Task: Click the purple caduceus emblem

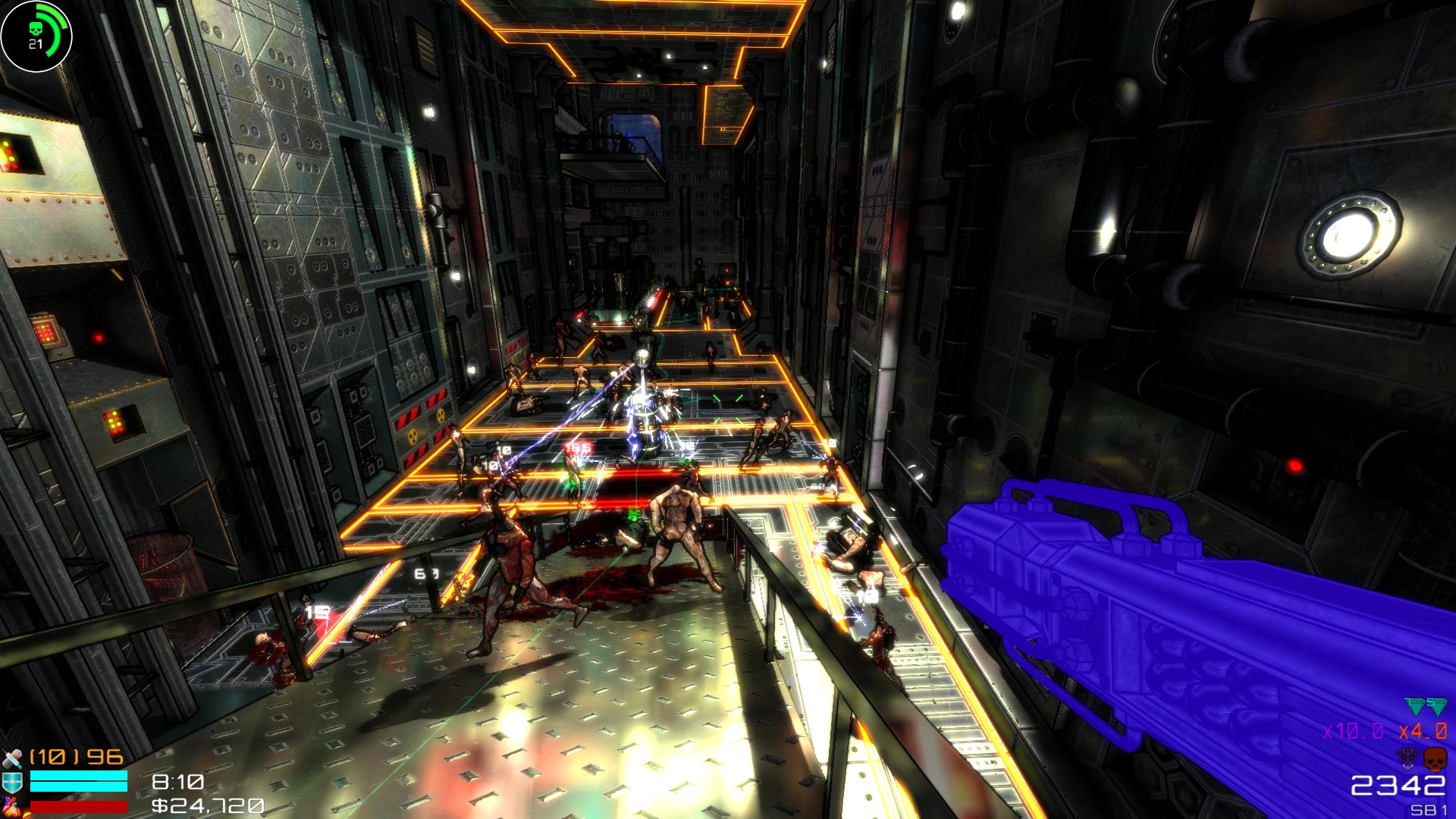Action: (1407, 760)
